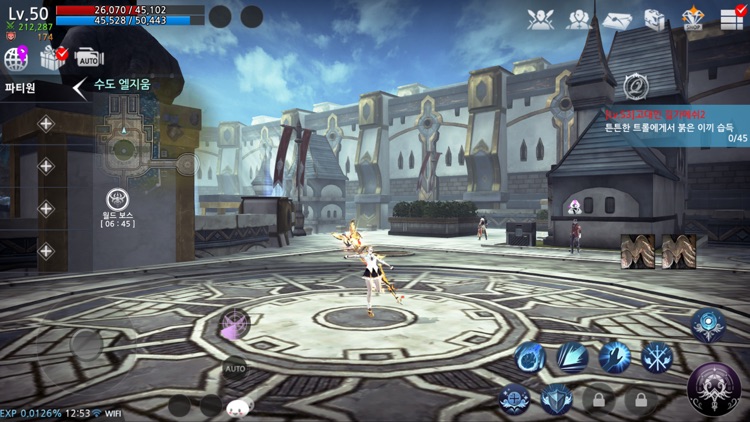The height and width of the screenshot is (422, 750).
Task: Activate the swirling blue fireball skill
Action: pos(530,356)
